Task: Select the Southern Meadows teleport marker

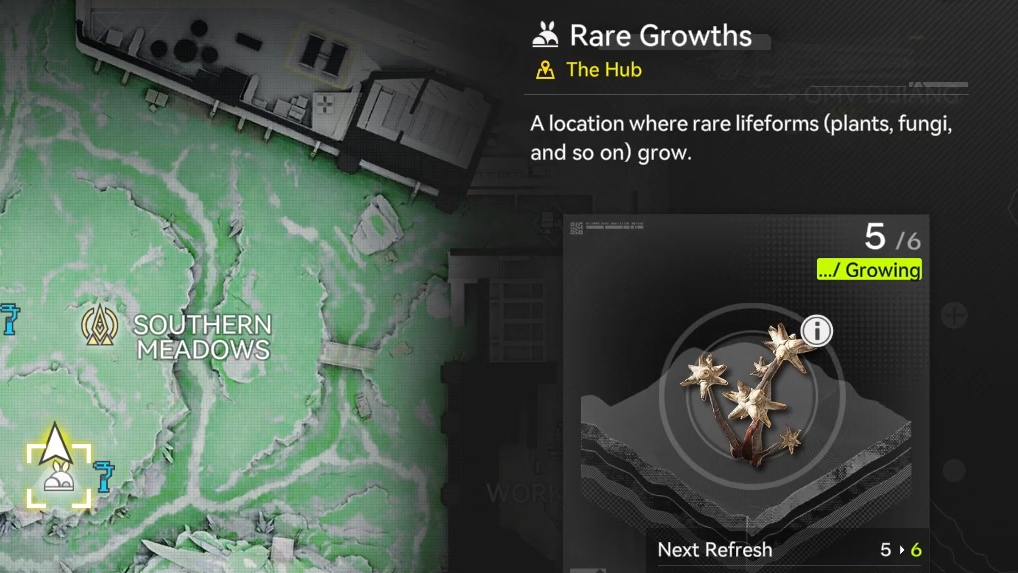Action: (101, 324)
